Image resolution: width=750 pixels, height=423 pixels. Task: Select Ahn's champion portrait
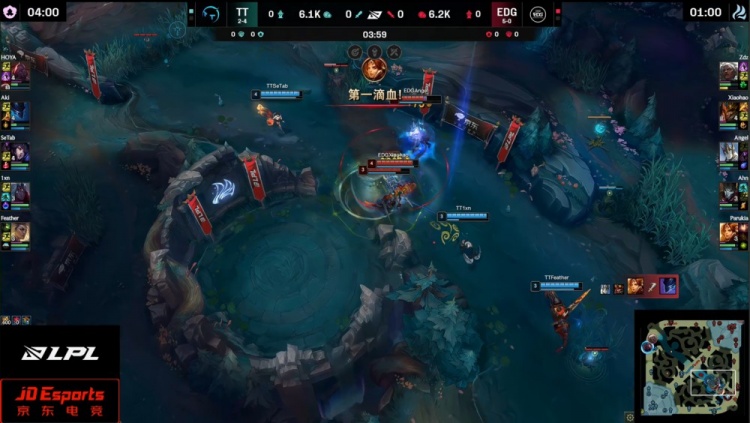pos(728,192)
